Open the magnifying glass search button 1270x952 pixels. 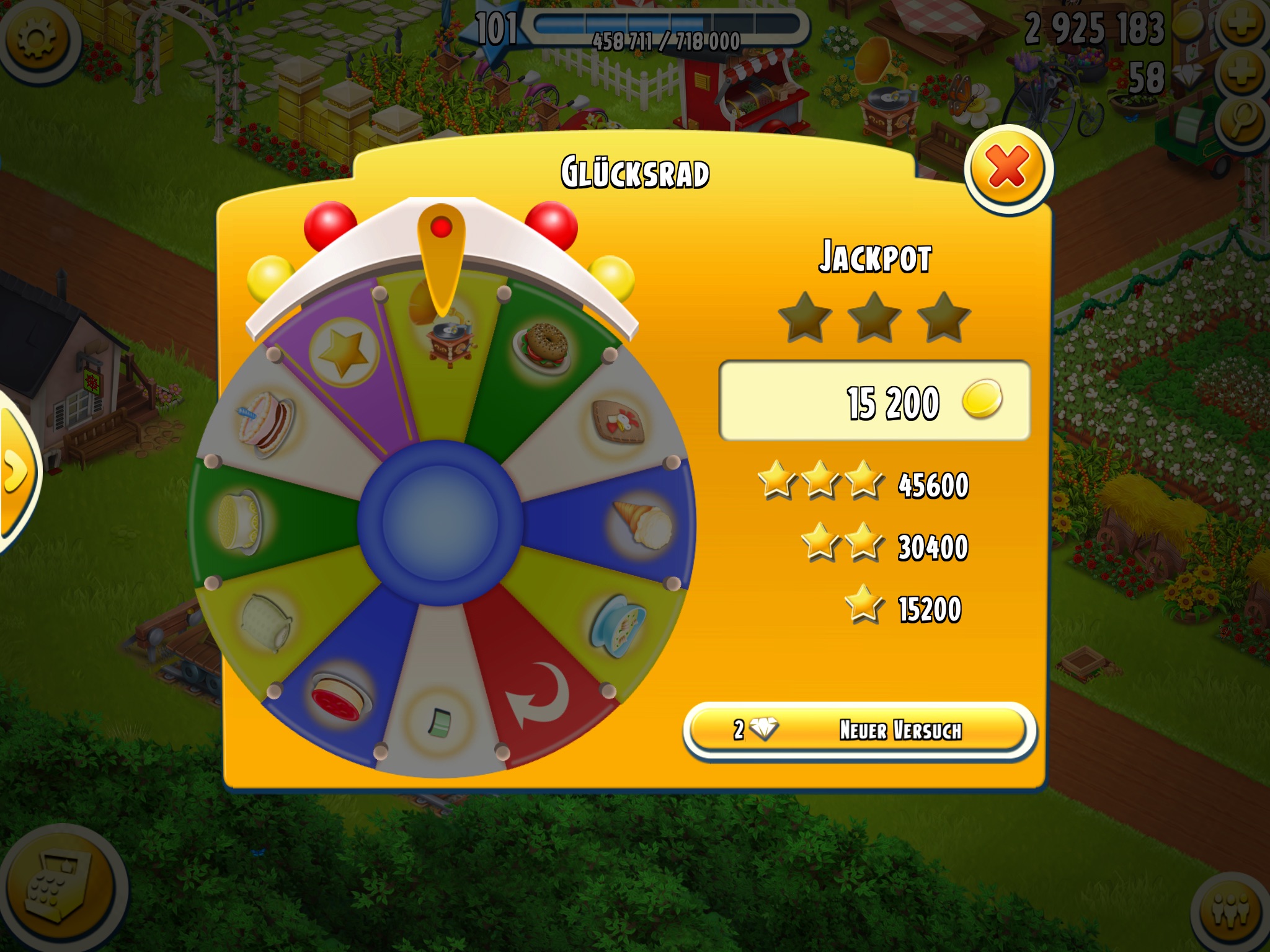1243,122
